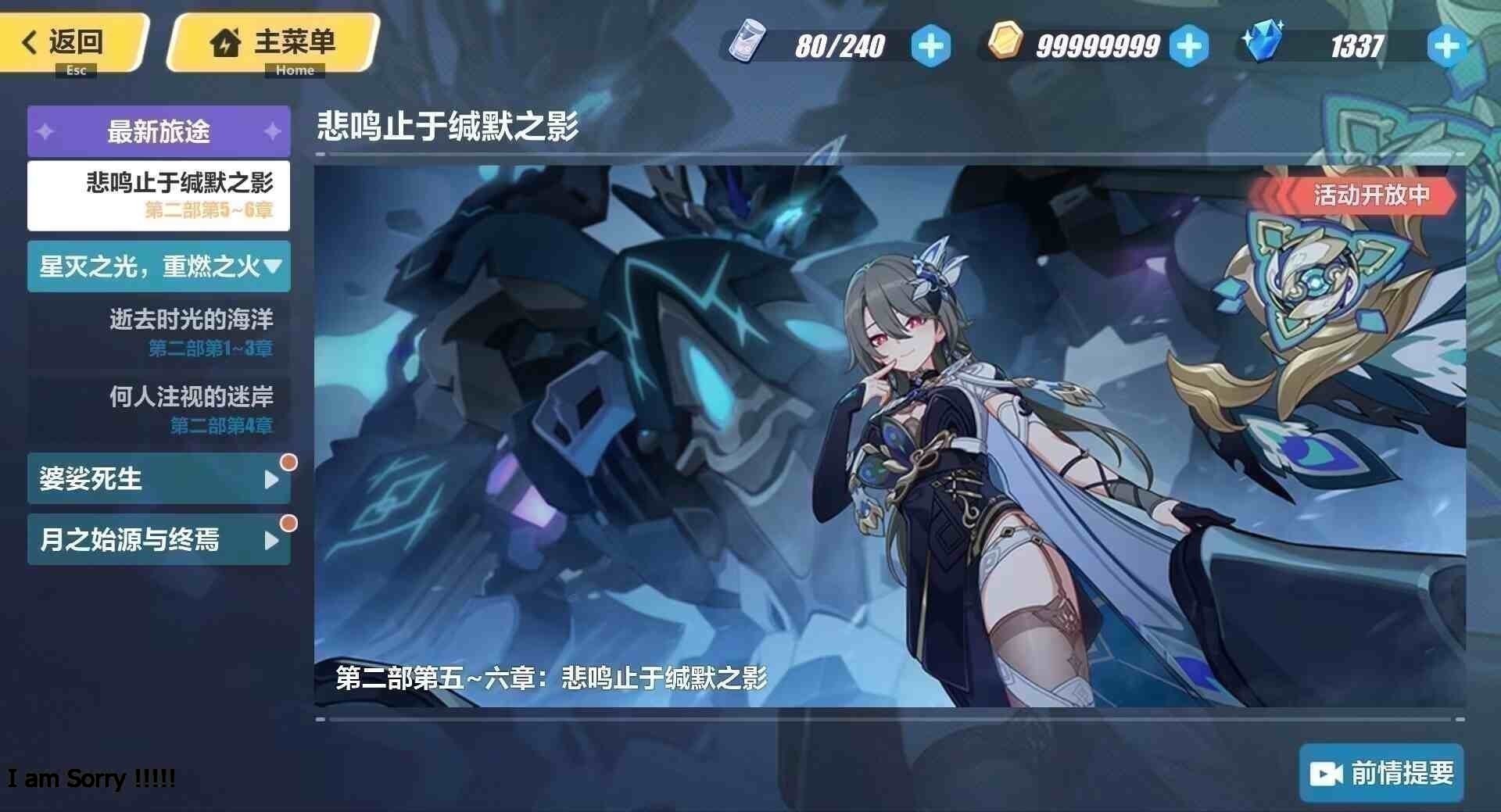
Task: Select the 悲鸣止于缄默之影 chapter entry
Action: tap(159, 195)
